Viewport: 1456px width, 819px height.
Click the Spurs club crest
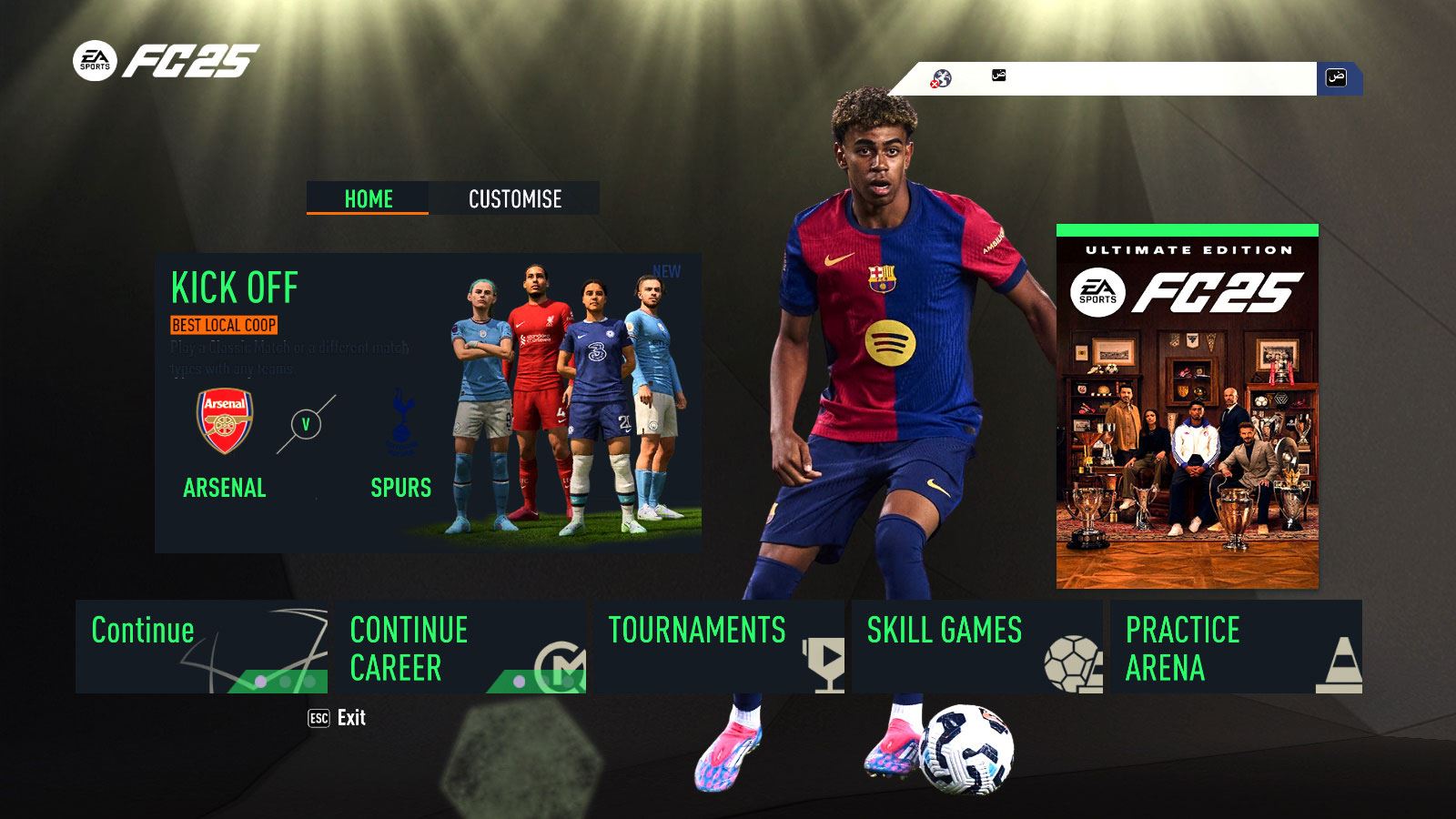pyautogui.click(x=401, y=423)
